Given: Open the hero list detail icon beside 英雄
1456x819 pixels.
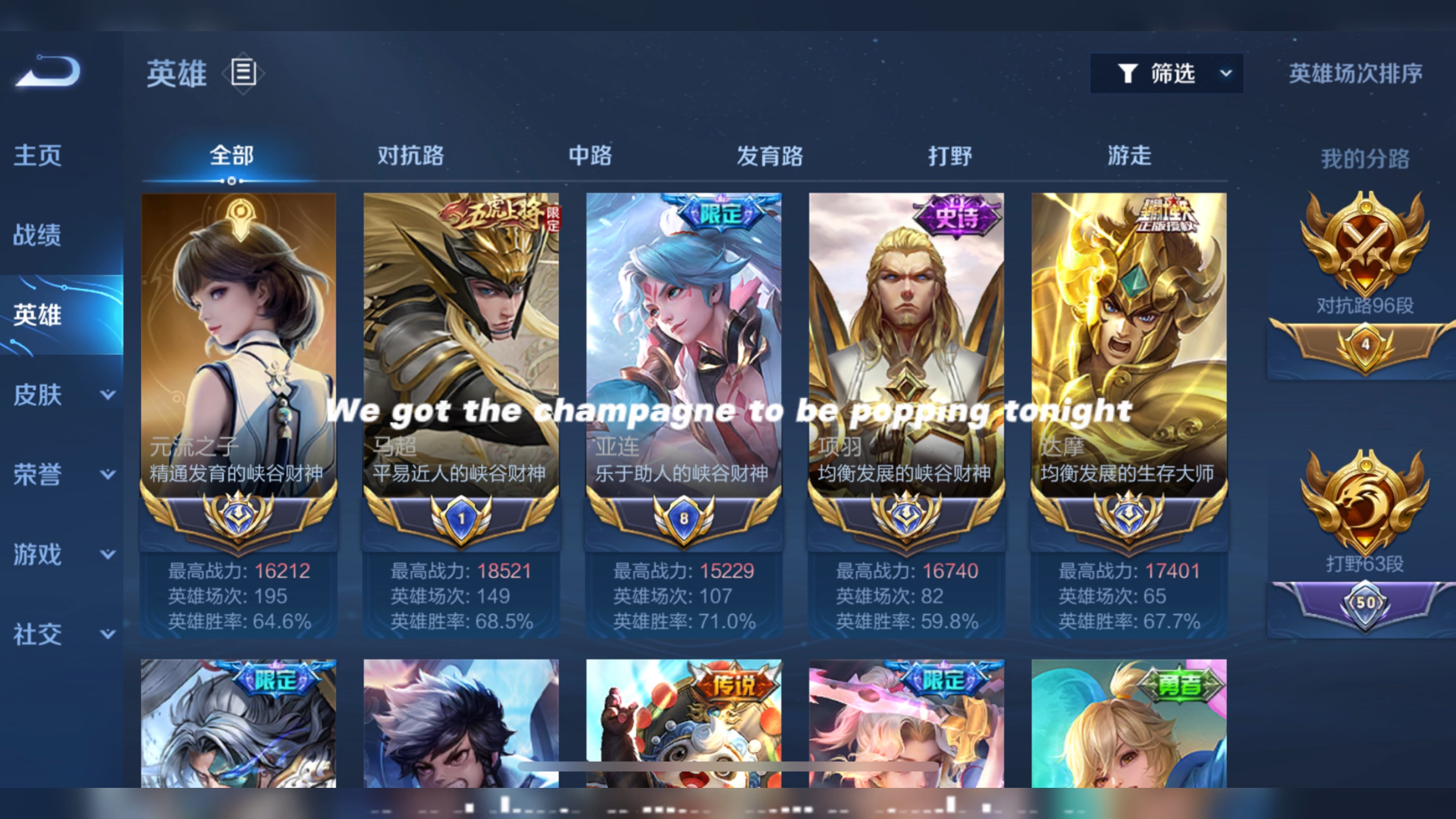Looking at the screenshot, I should (x=244, y=73).
